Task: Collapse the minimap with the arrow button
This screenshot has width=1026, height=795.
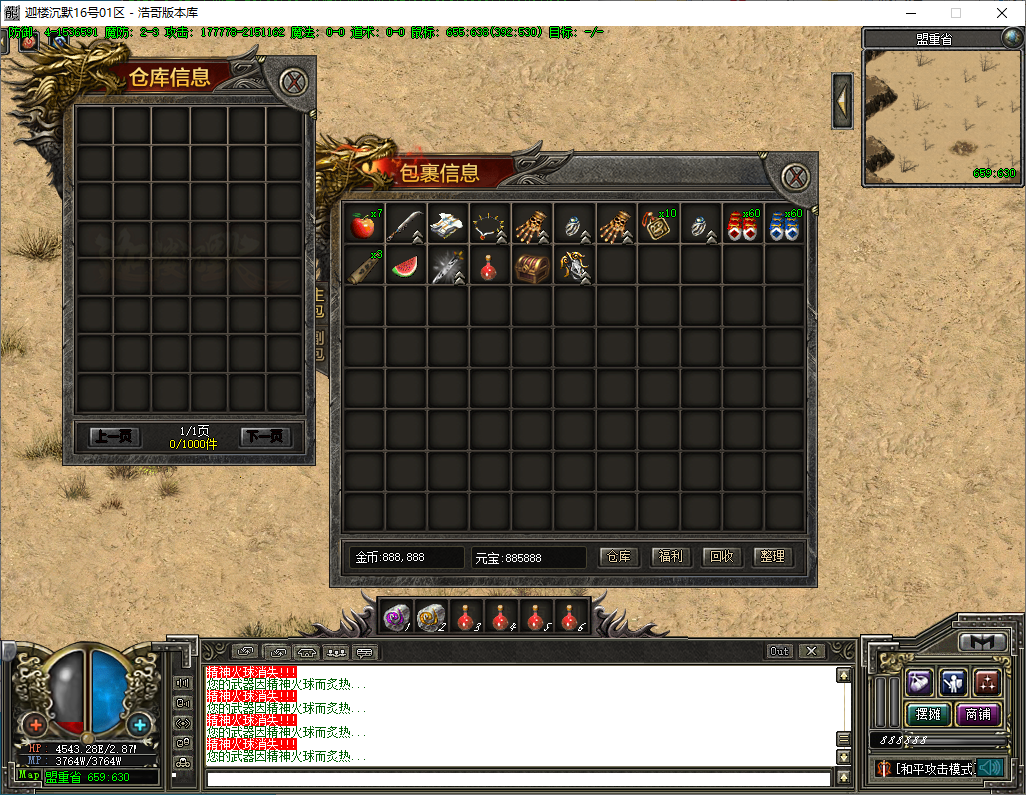Action: point(842,100)
